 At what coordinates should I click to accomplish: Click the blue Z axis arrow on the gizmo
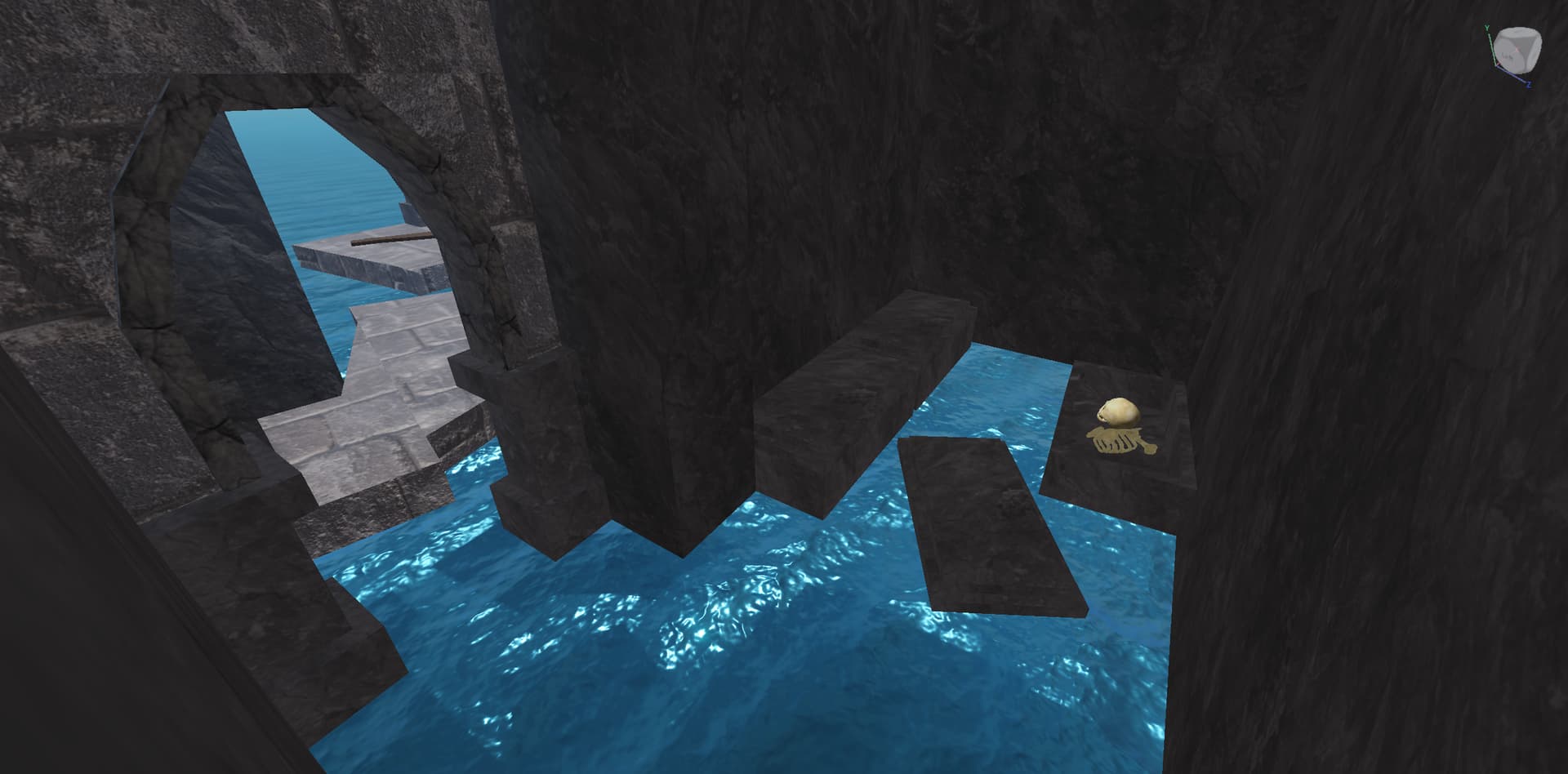click(x=1529, y=84)
